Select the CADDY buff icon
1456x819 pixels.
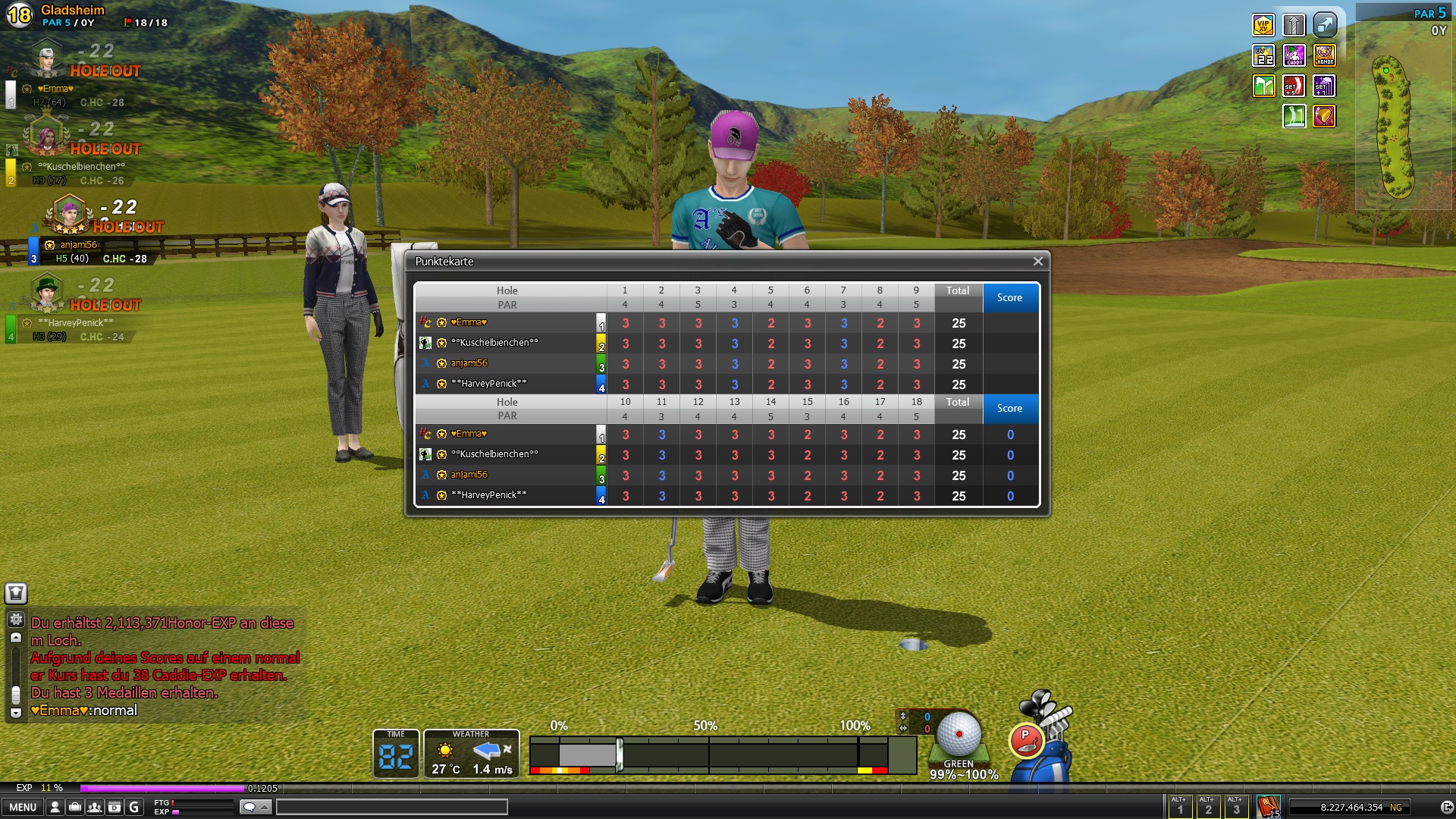1294,55
